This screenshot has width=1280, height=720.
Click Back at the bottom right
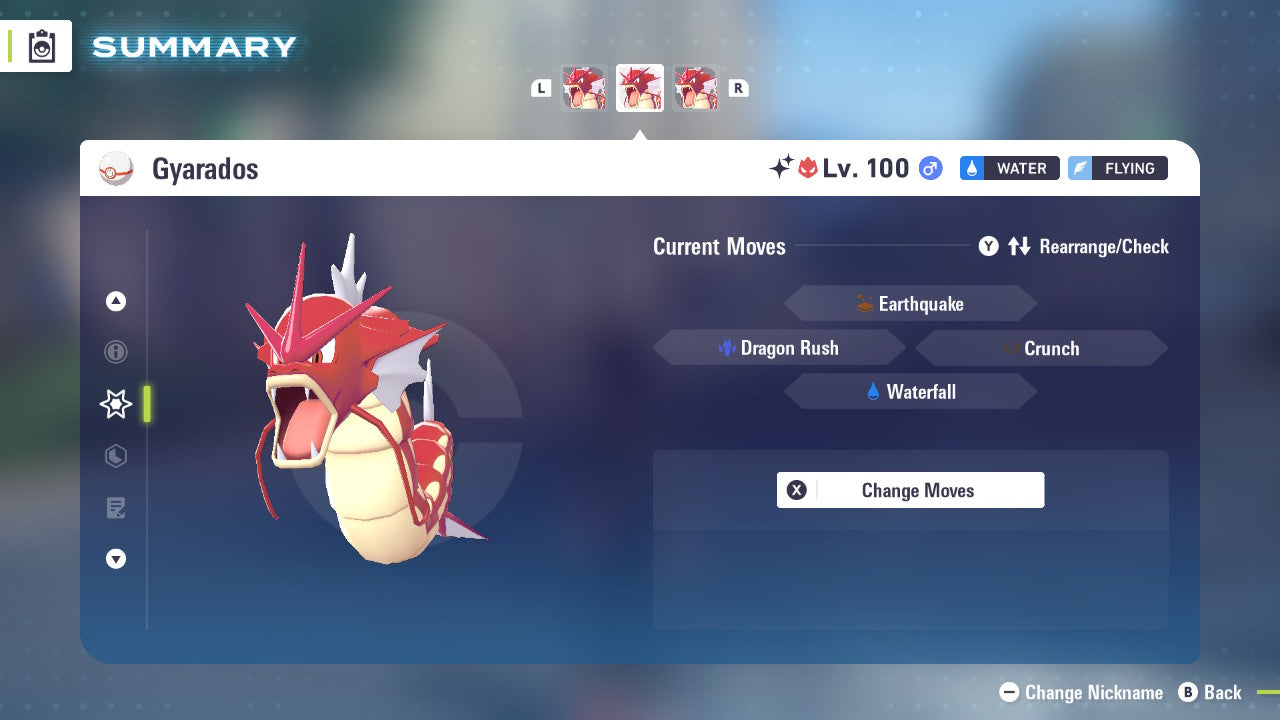[1213, 692]
